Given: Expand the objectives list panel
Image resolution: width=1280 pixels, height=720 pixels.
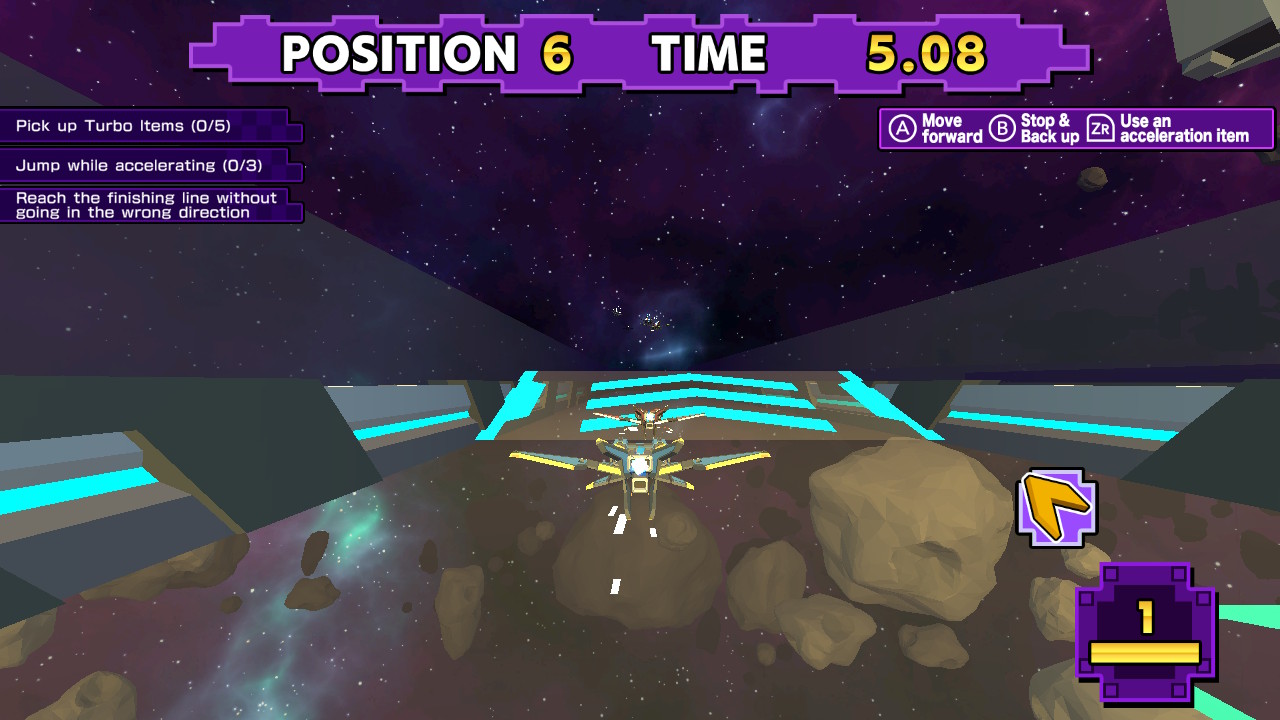Looking at the screenshot, I should pos(150,165).
